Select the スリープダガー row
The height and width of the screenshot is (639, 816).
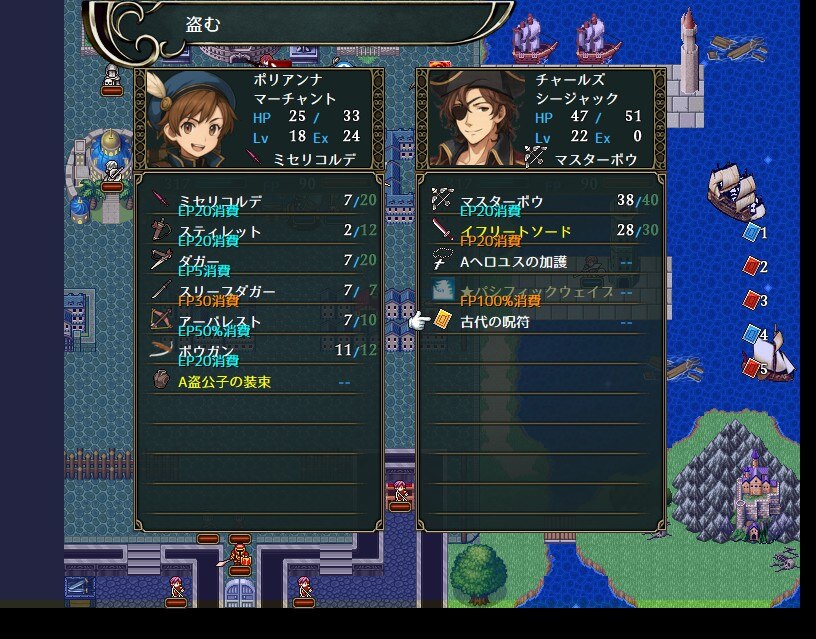pyautogui.click(x=258, y=292)
